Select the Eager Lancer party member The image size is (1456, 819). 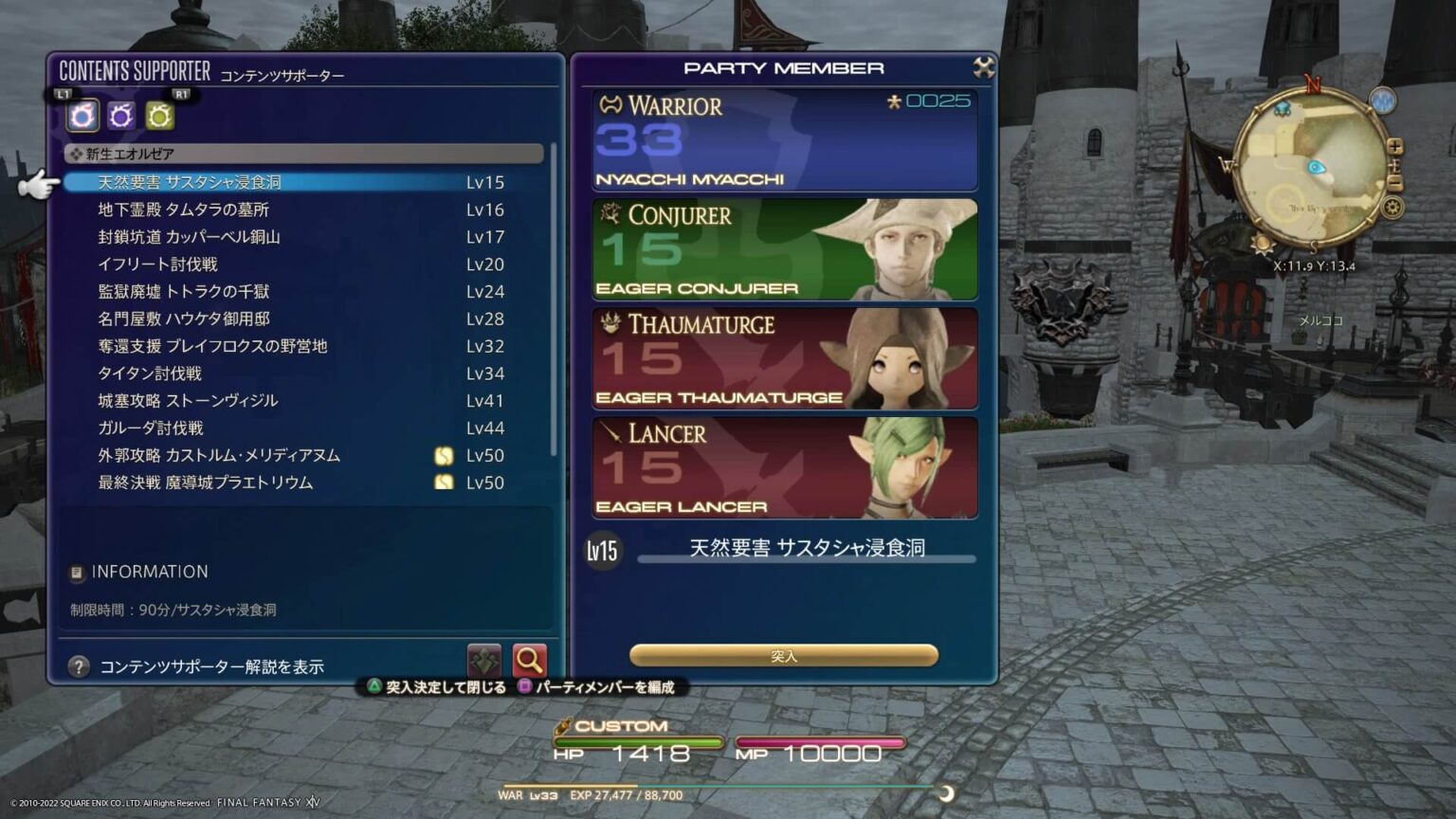click(785, 467)
